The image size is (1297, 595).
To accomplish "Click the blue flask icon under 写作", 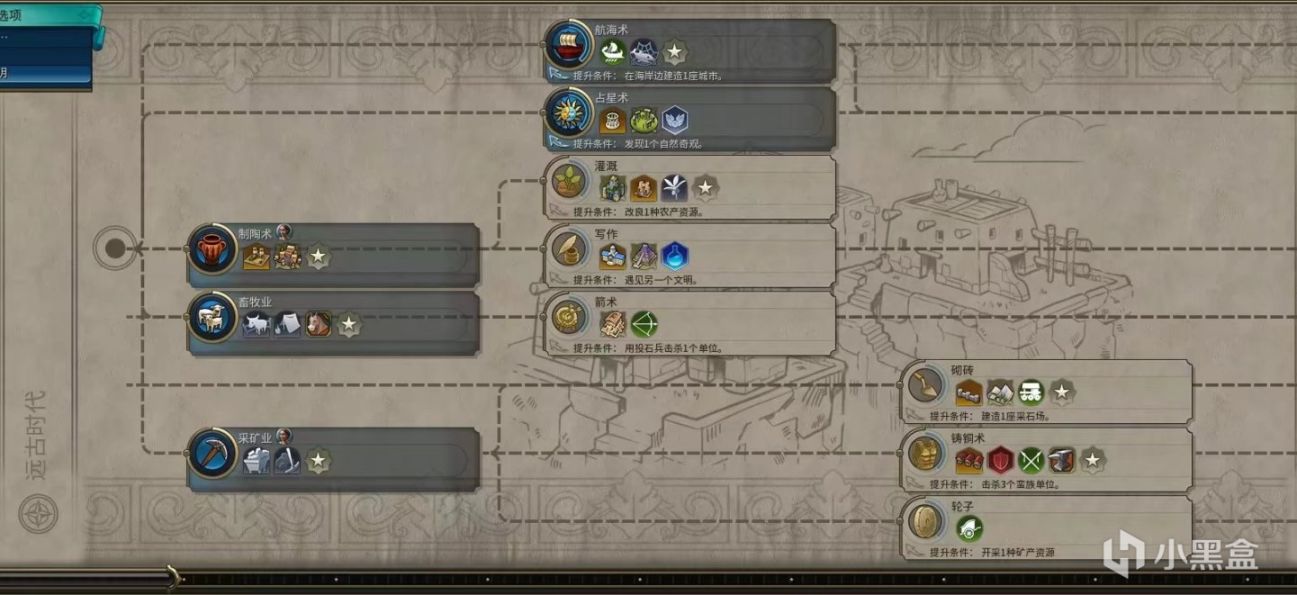I will click(675, 256).
